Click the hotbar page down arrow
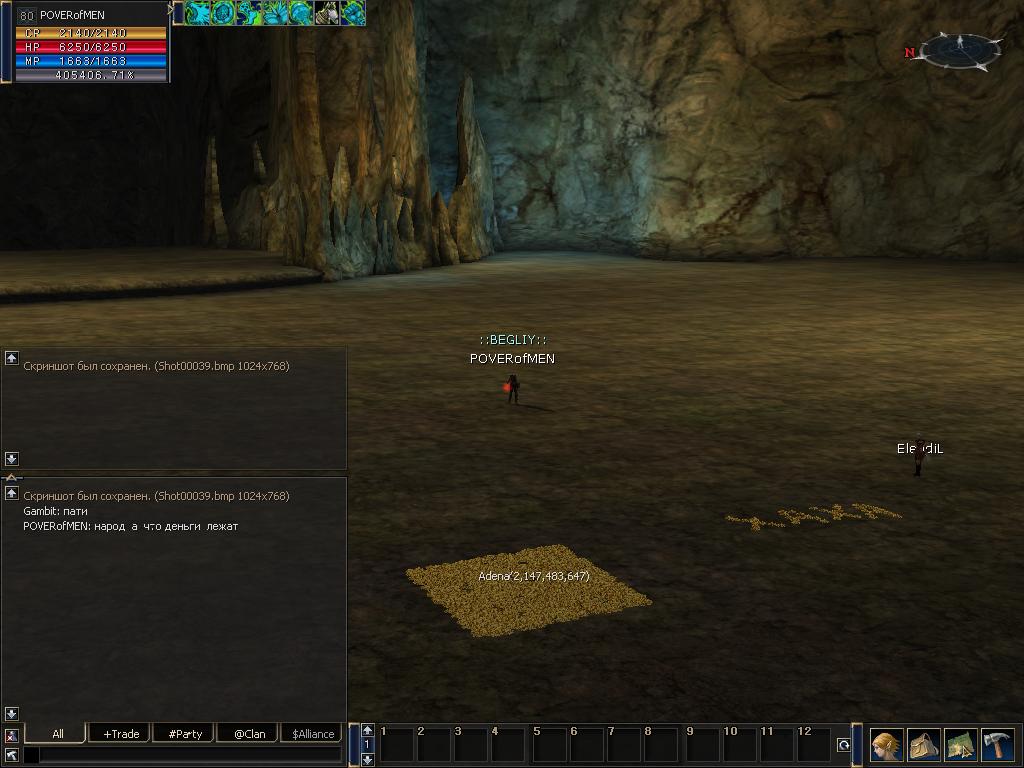The height and width of the screenshot is (768, 1024). tap(368, 759)
